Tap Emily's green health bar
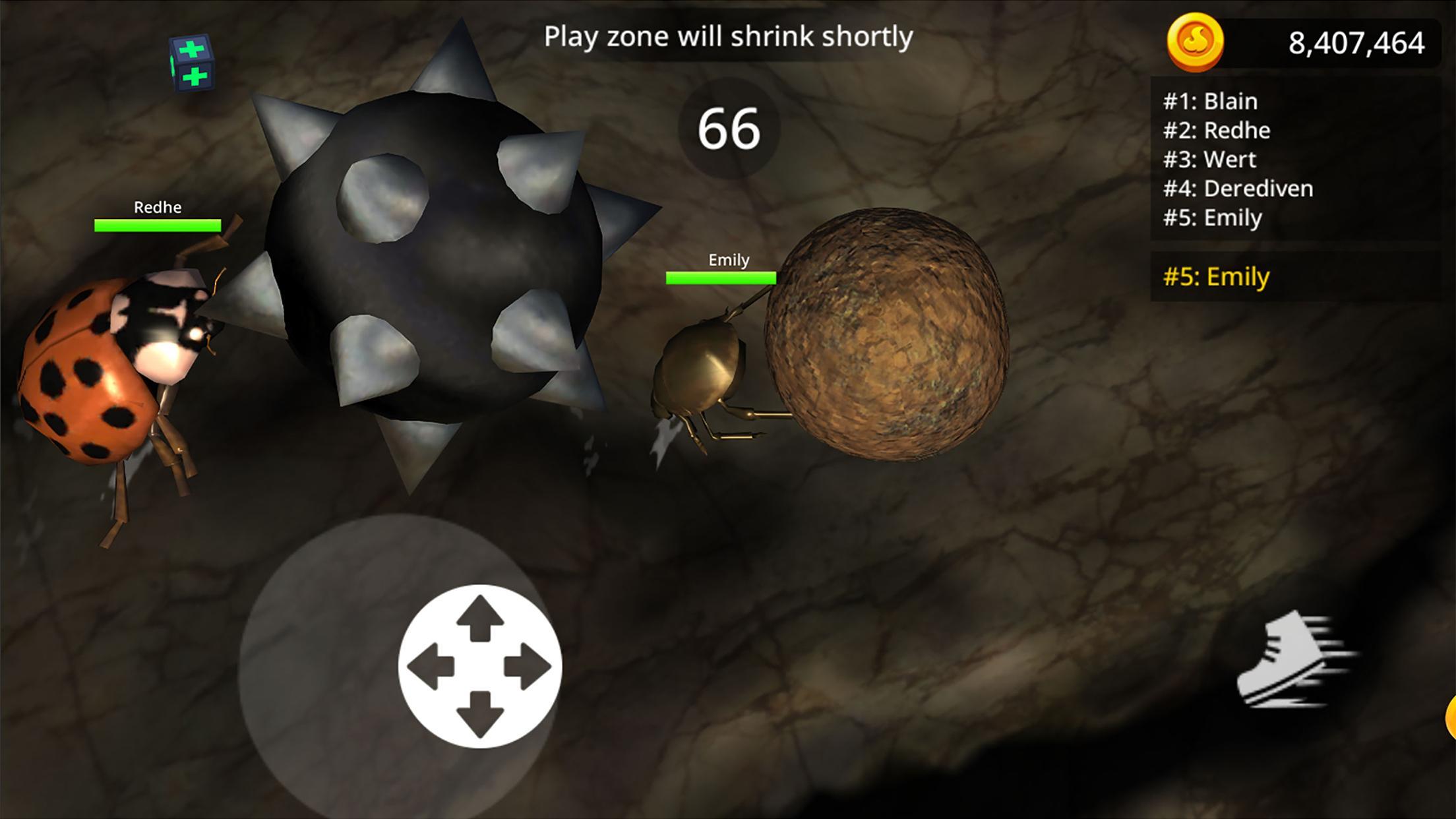The height and width of the screenshot is (819, 1456). pos(721,278)
